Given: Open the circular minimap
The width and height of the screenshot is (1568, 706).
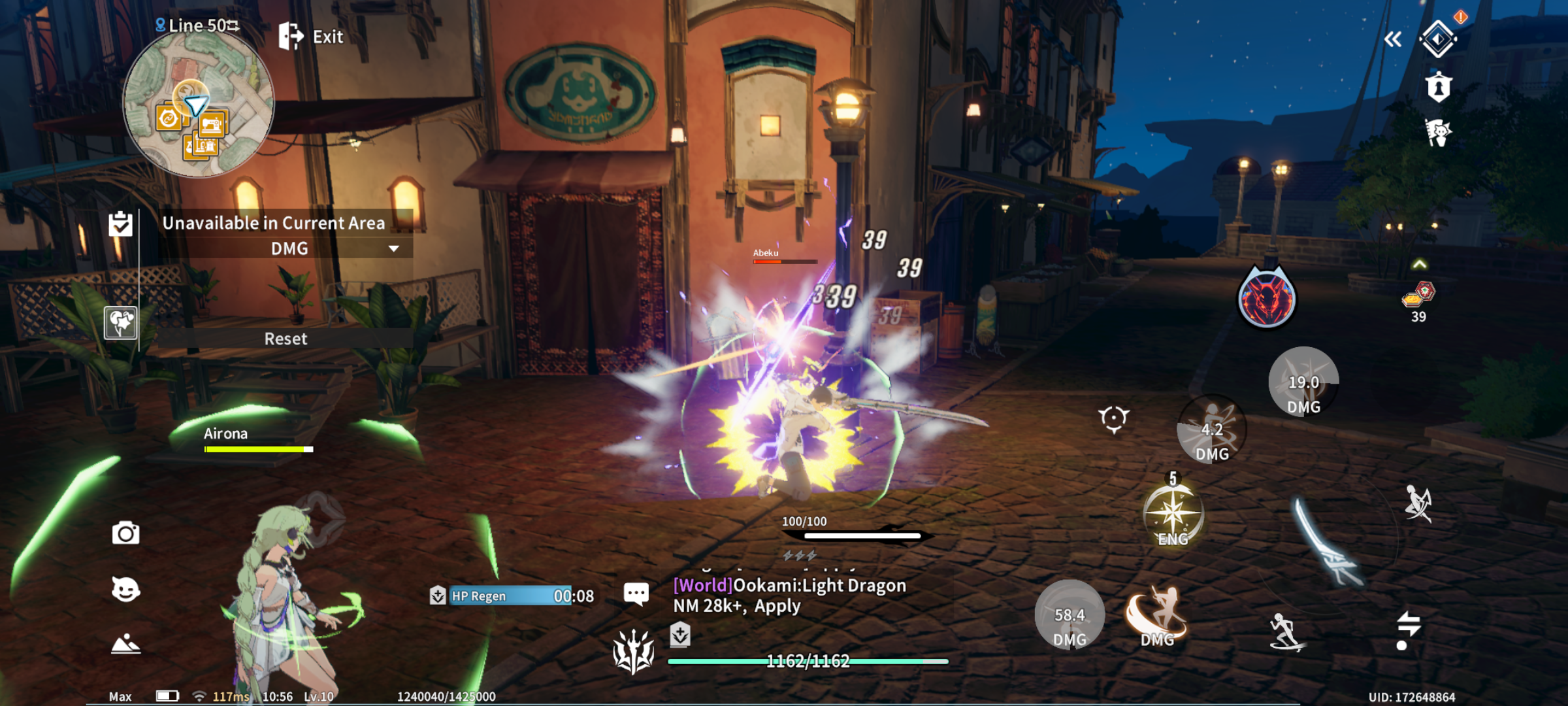Looking at the screenshot, I should (x=198, y=105).
